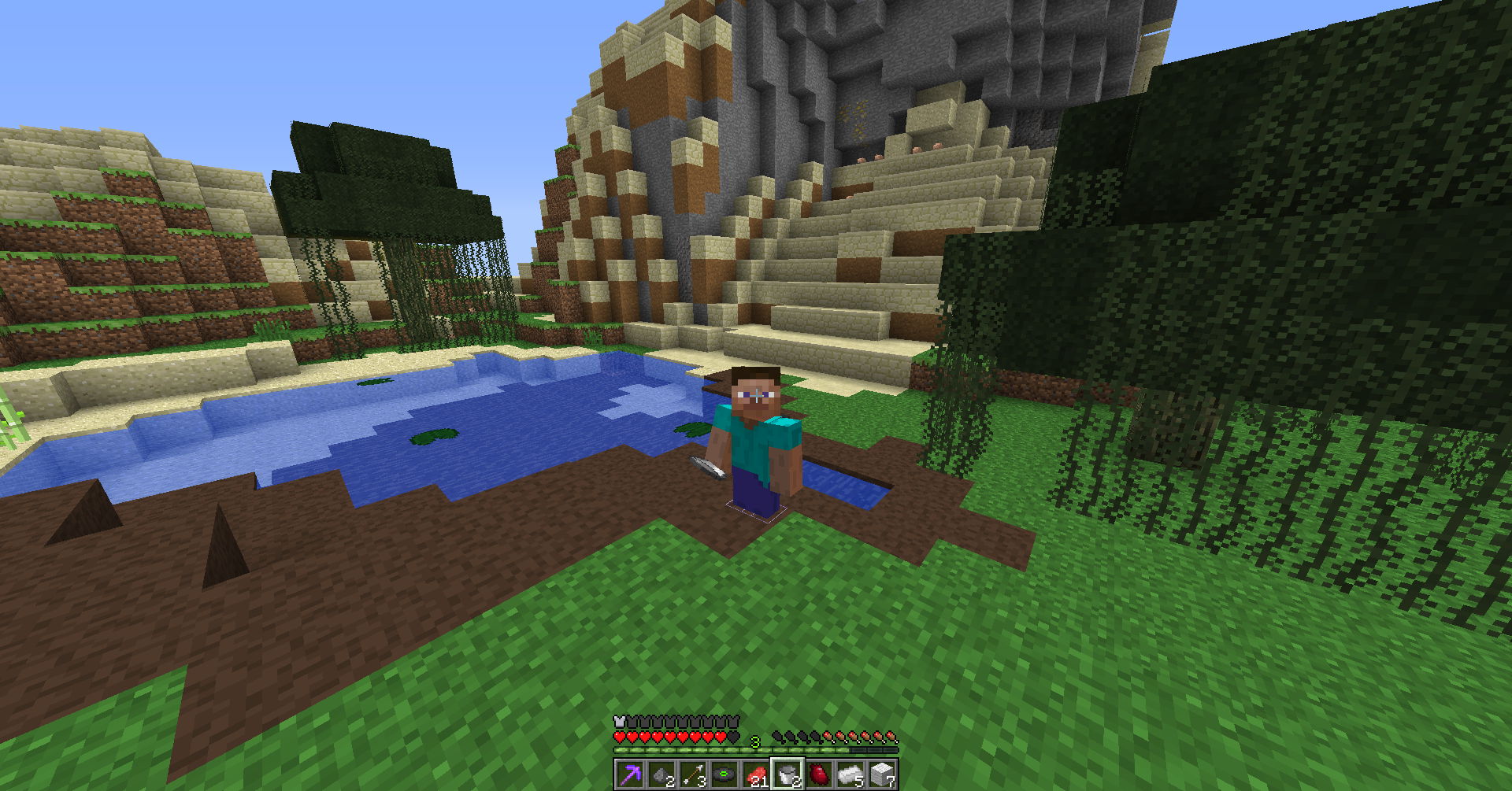1512x791 pixels.
Task: Pick the raw meat stack of 21
Action: pos(756,774)
